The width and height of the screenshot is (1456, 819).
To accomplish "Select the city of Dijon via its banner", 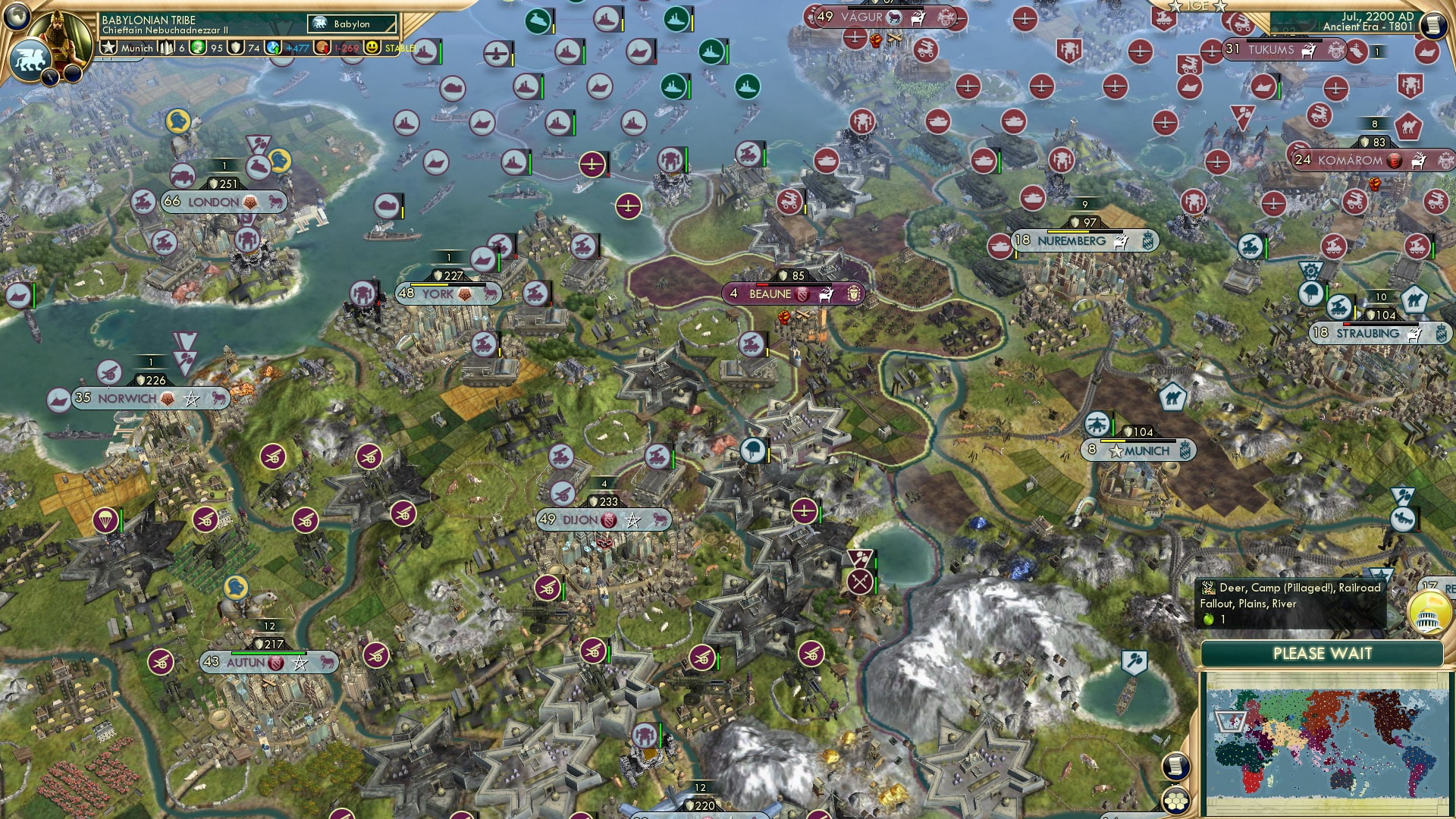I will coord(579,519).
